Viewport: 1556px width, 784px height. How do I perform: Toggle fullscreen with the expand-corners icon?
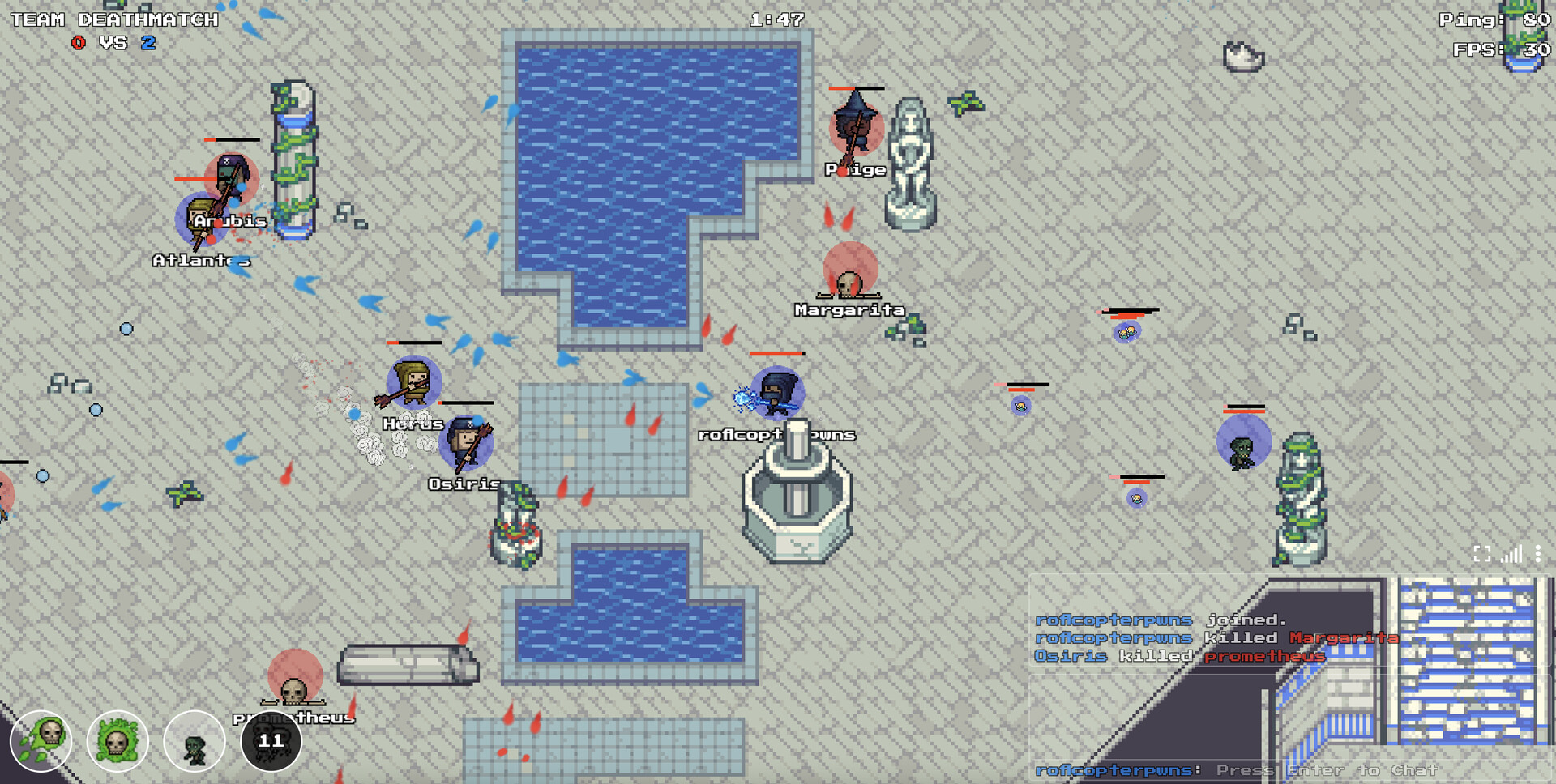[1481, 553]
